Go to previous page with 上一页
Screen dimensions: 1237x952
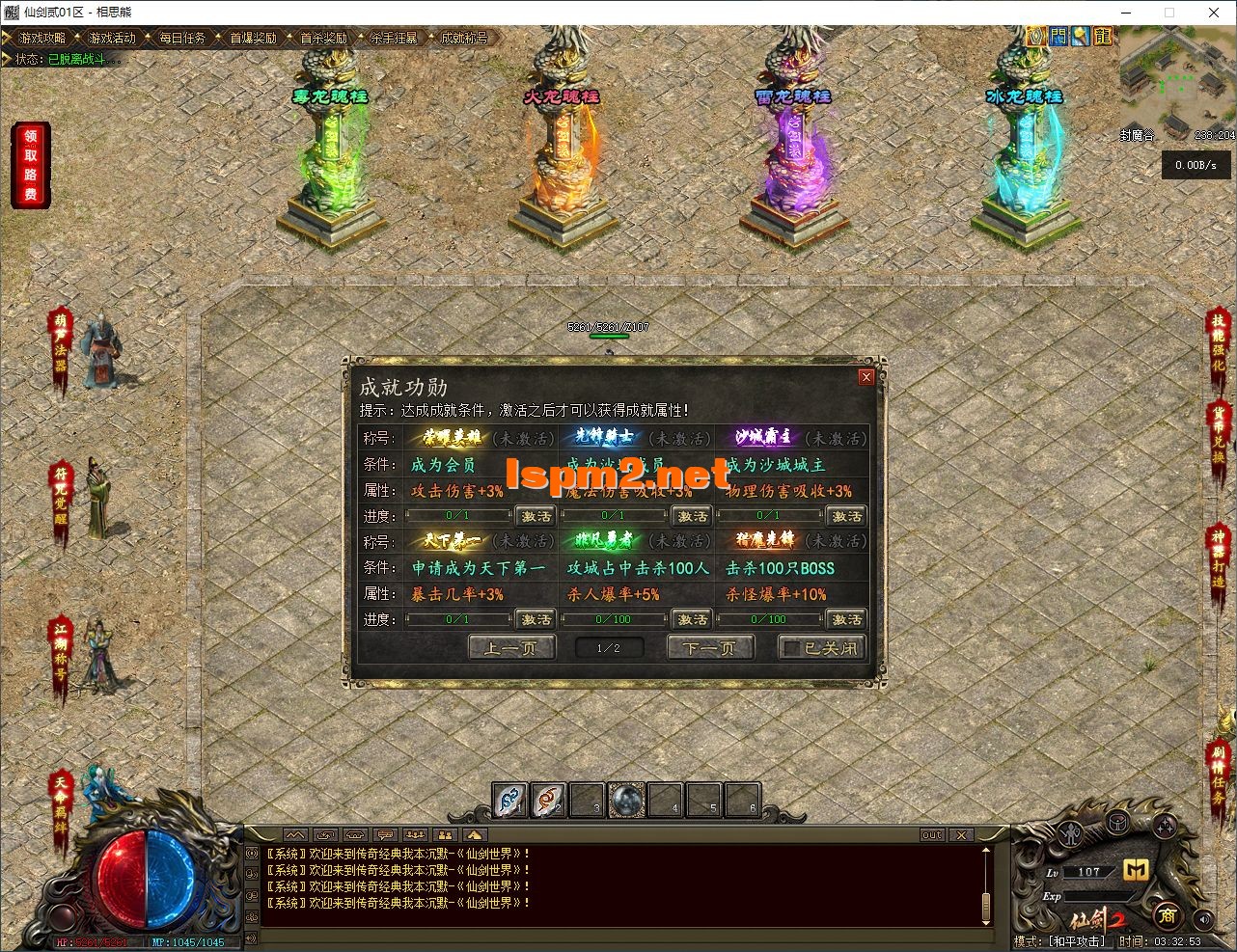coord(511,648)
